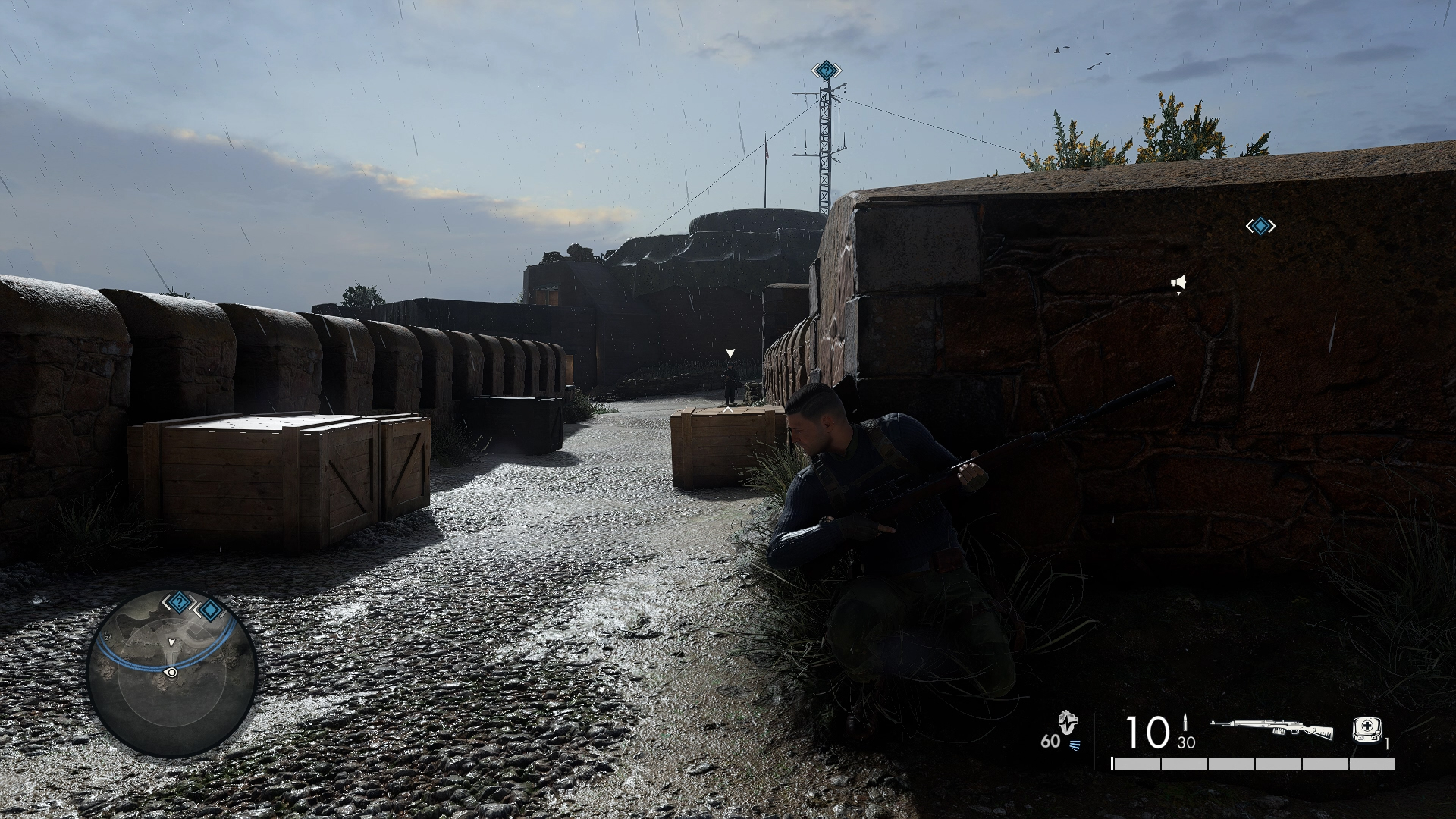Select the solid blue diamond marker on the minimap
Image resolution: width=1456 pixels, height=819 pixels.
tap(209, 610)
